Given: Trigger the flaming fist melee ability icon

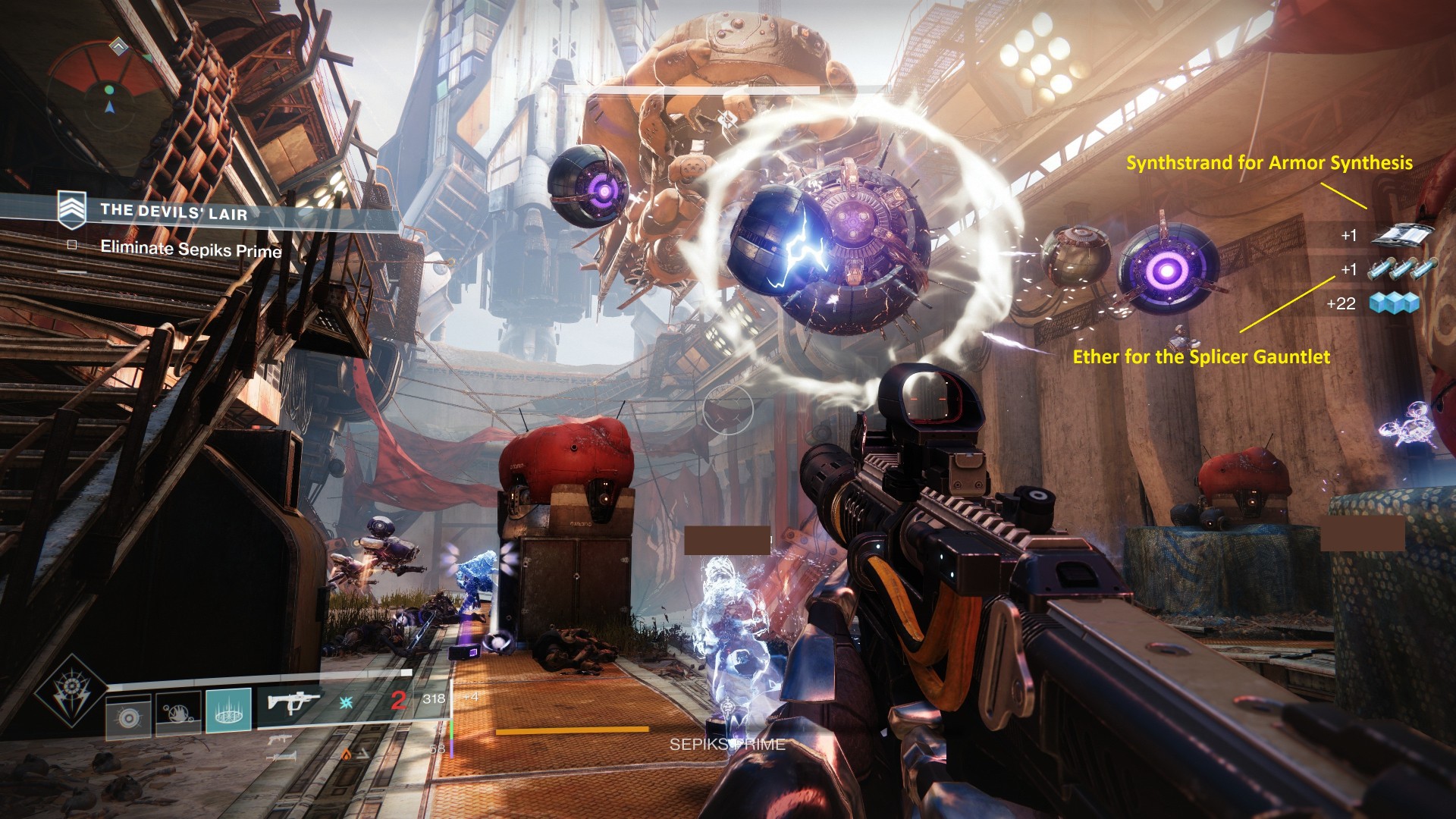Looking at the screenshot, I should (178, 713).
